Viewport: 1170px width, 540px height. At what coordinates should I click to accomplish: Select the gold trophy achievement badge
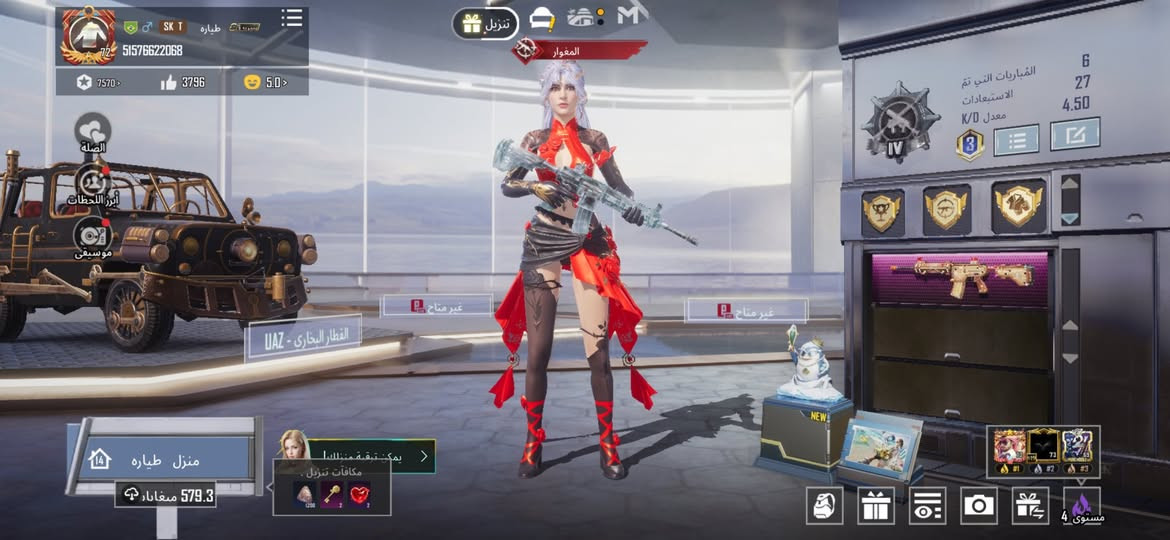[882, 210]
